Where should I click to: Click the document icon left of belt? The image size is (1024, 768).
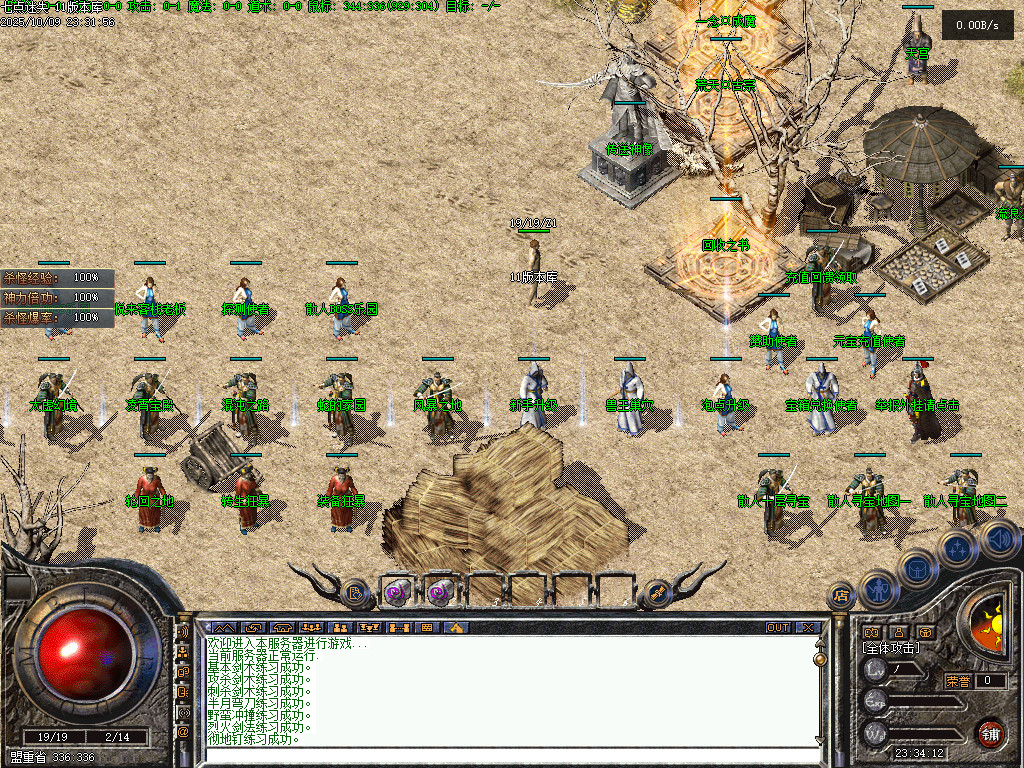pyautogui.click(x=356, y=593)
